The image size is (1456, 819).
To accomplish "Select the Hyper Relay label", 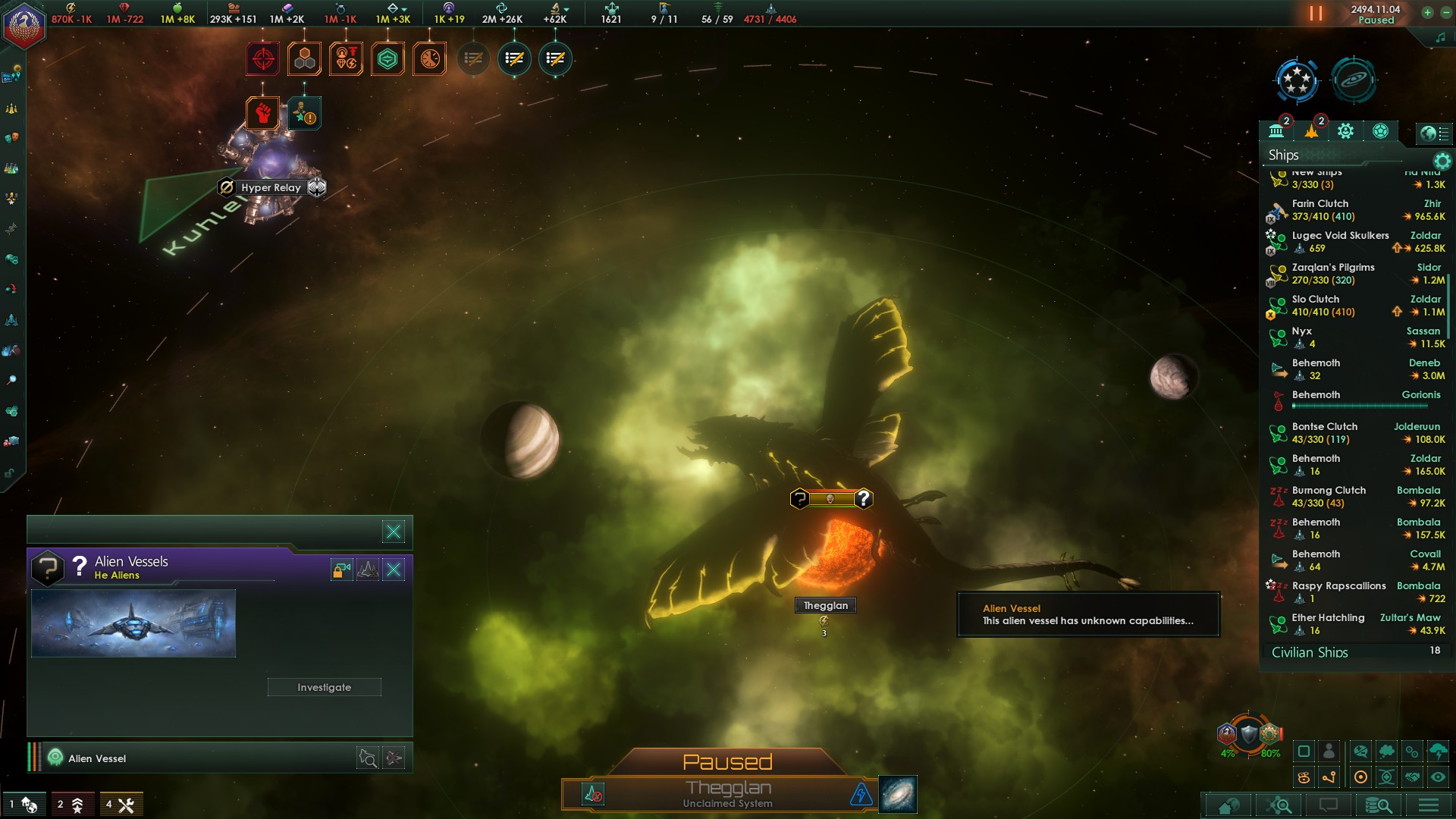I will click(x=271, y=187).
